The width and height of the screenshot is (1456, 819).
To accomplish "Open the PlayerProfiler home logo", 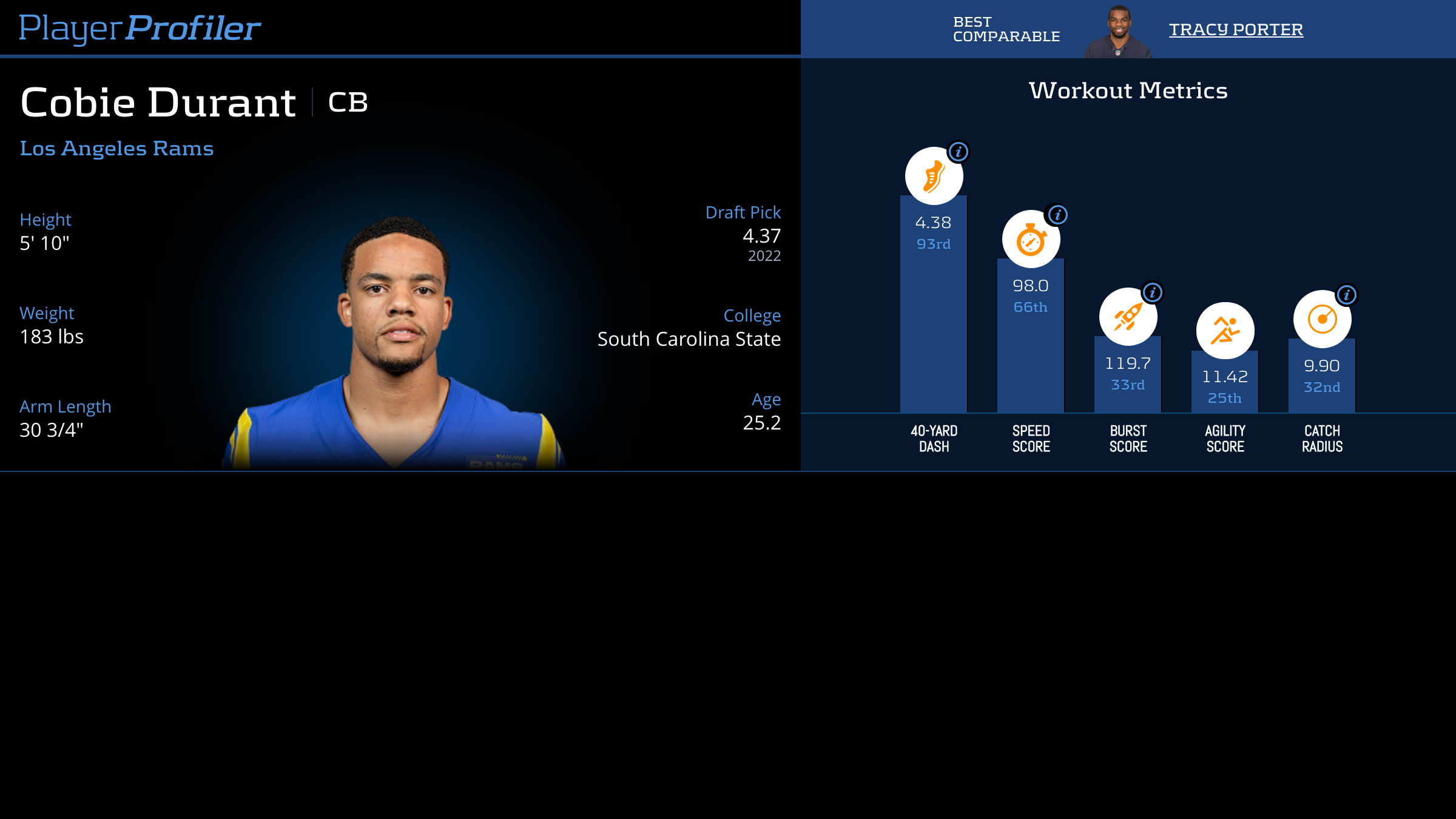I will tap(140, 29).
